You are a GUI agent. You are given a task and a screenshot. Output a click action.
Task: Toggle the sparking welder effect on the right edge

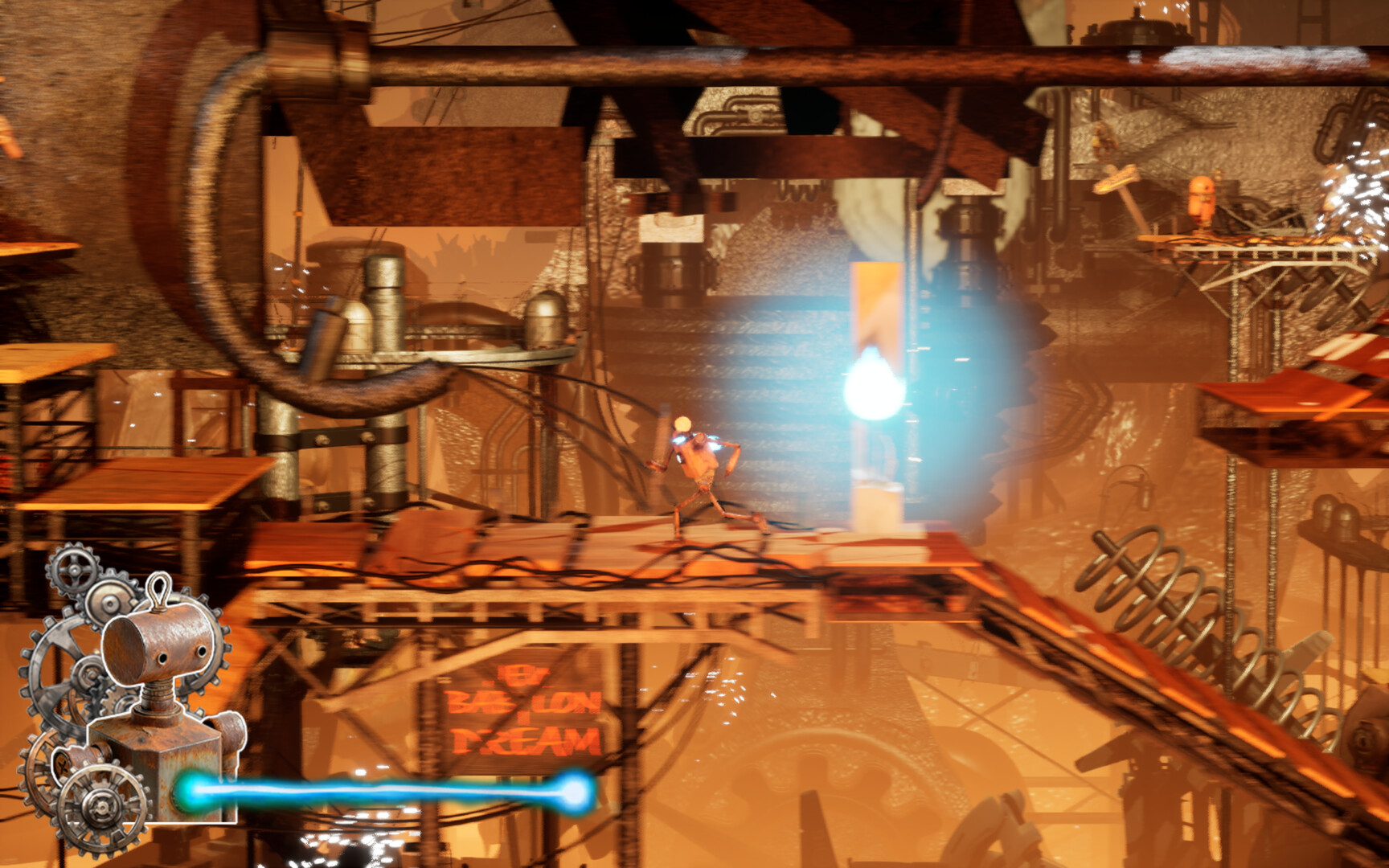click(1358, 201)
